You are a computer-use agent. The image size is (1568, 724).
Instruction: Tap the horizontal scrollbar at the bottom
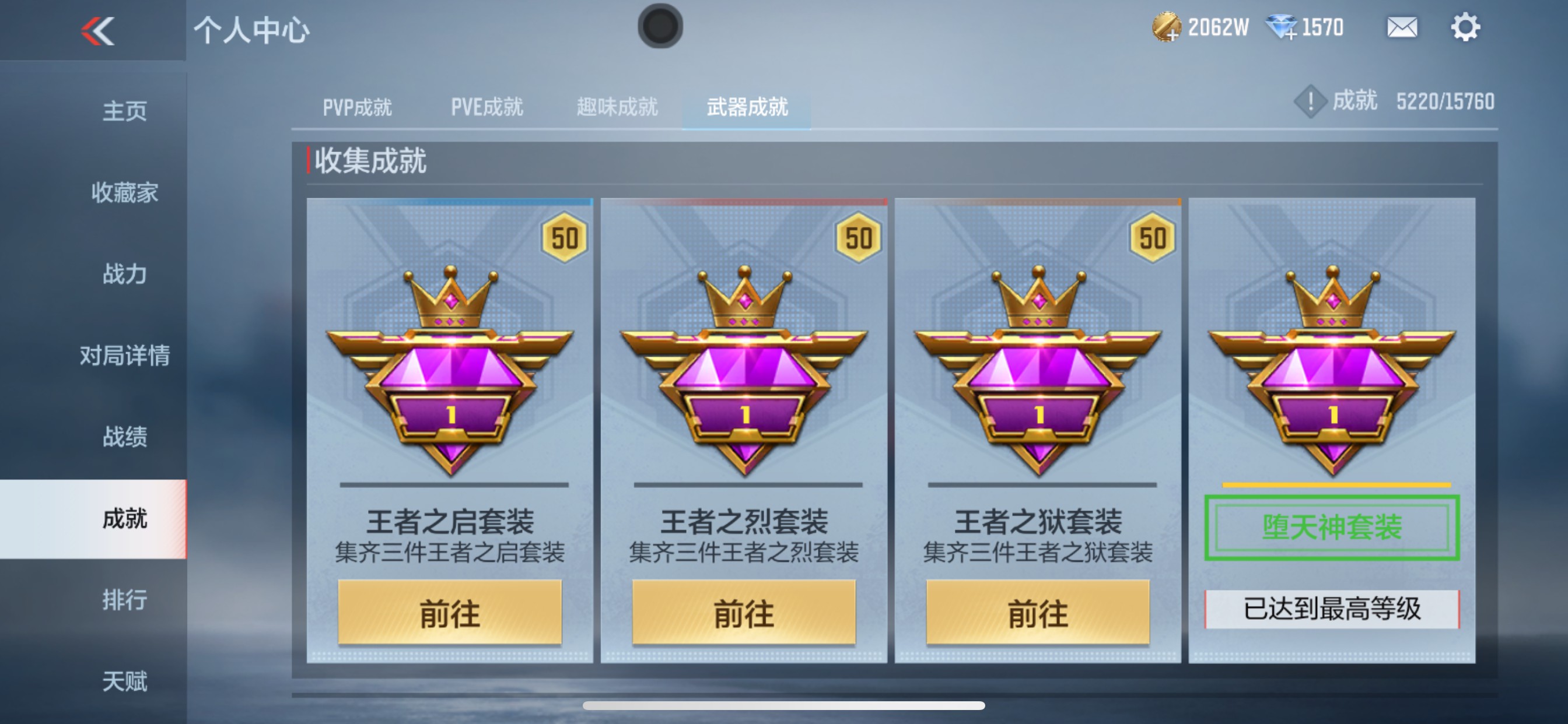(x=784, y=707)
